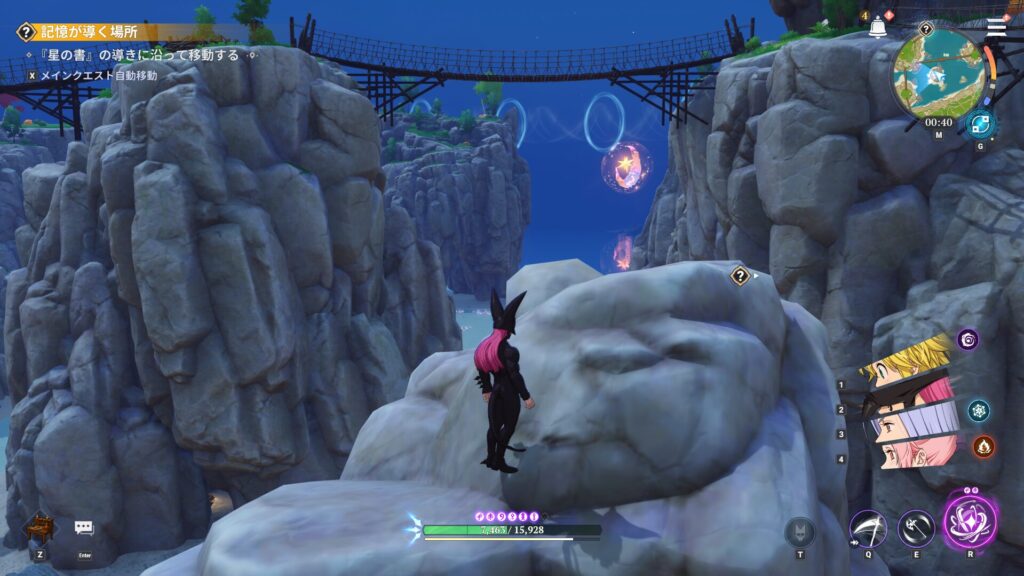
Task: Activate the blue swap icon beside minimap
Action: [x=979, y=124]
